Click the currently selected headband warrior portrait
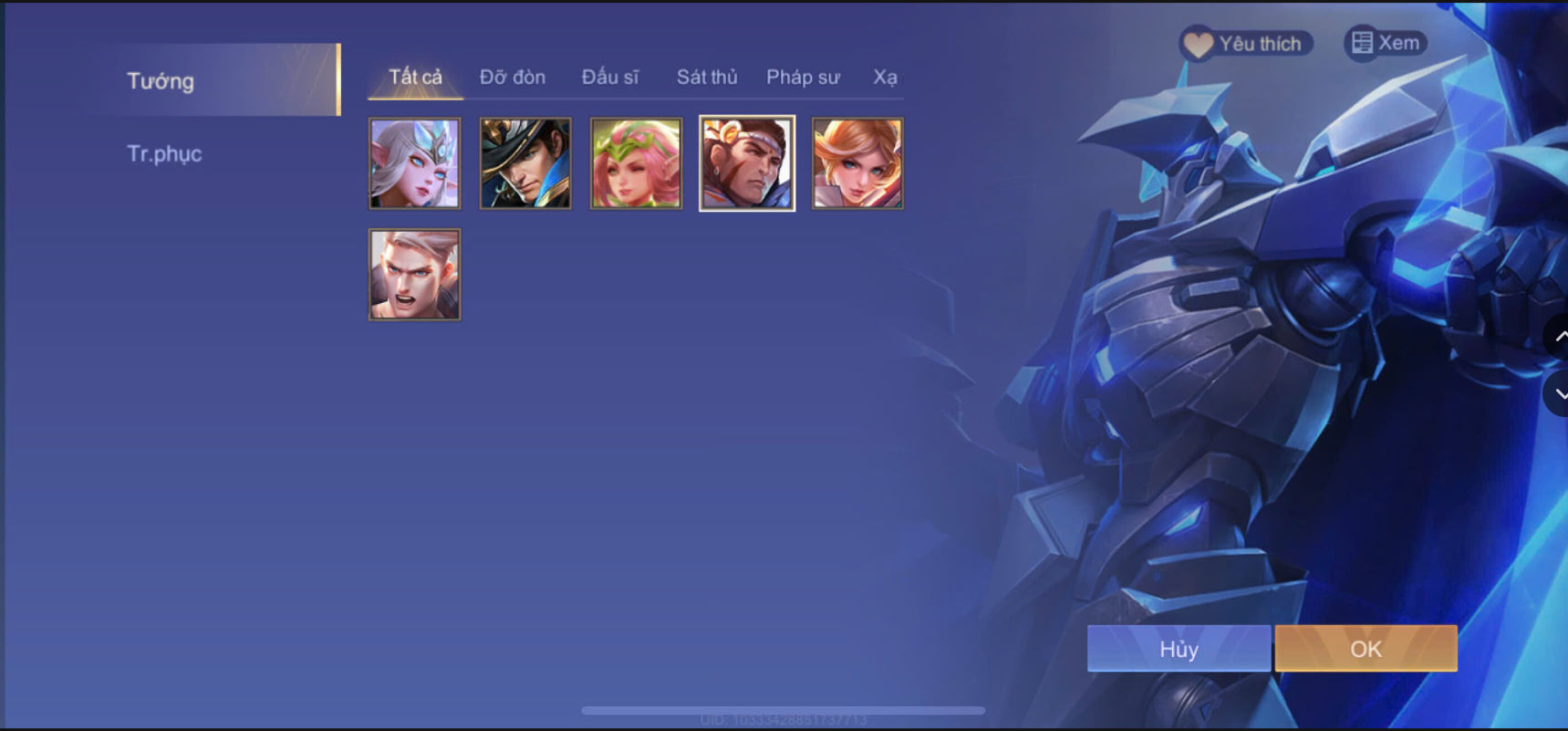The image size is (1568, 731). (x=746, y=163)
